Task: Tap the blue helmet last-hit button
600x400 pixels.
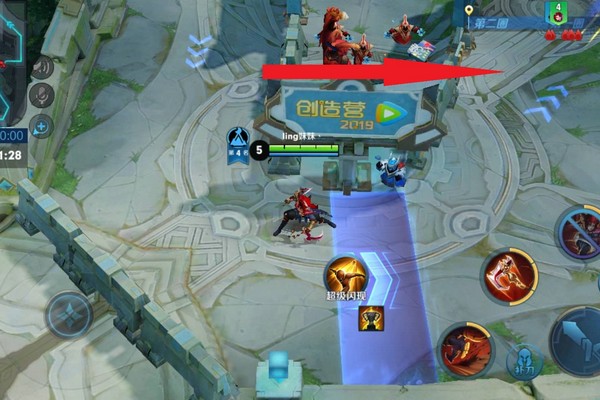Action: [521, 361]
